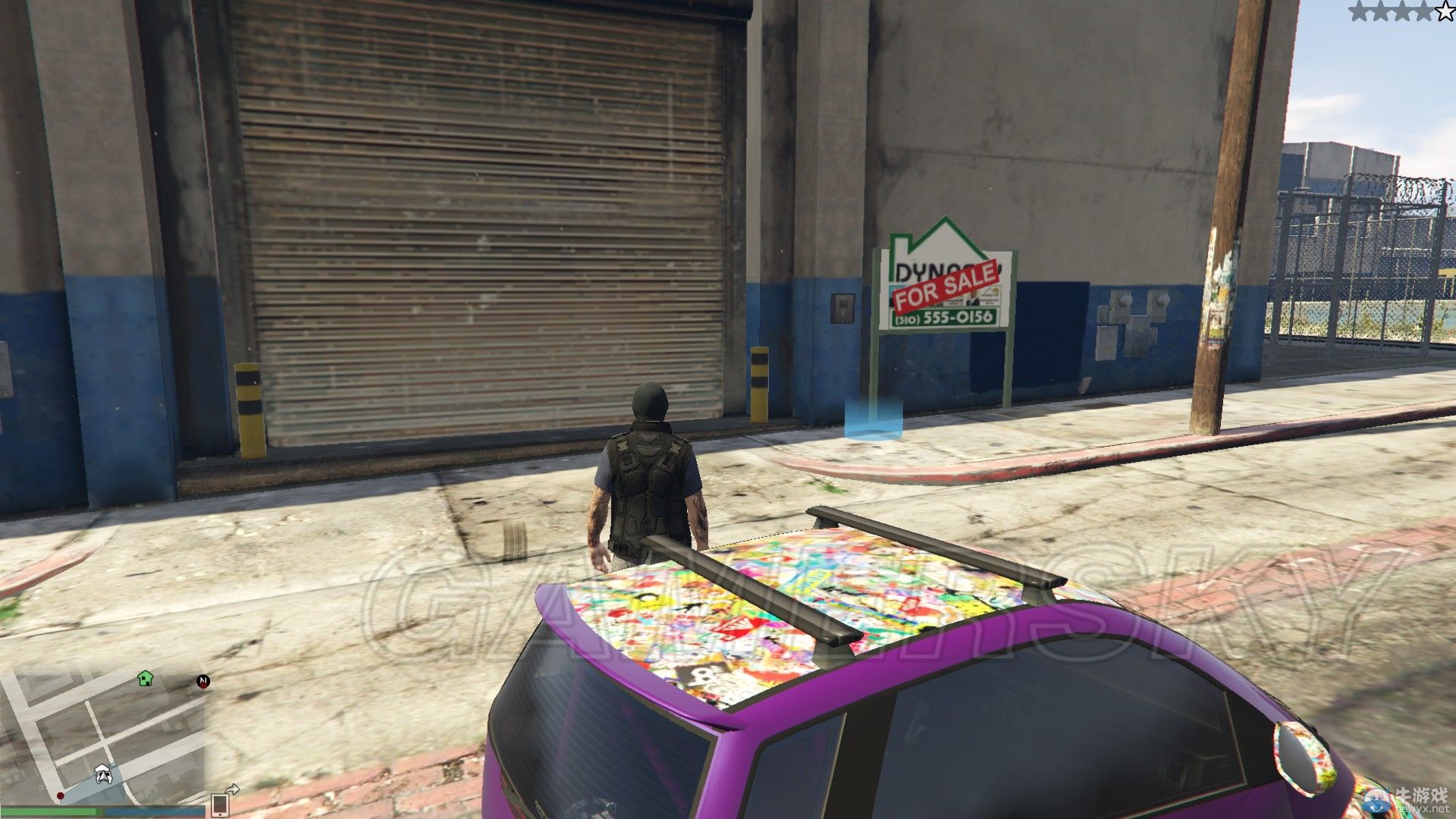Click the curved arrow above the phone icon
The height and width of the screenshot is (819, 1456).
pos(233,789)
